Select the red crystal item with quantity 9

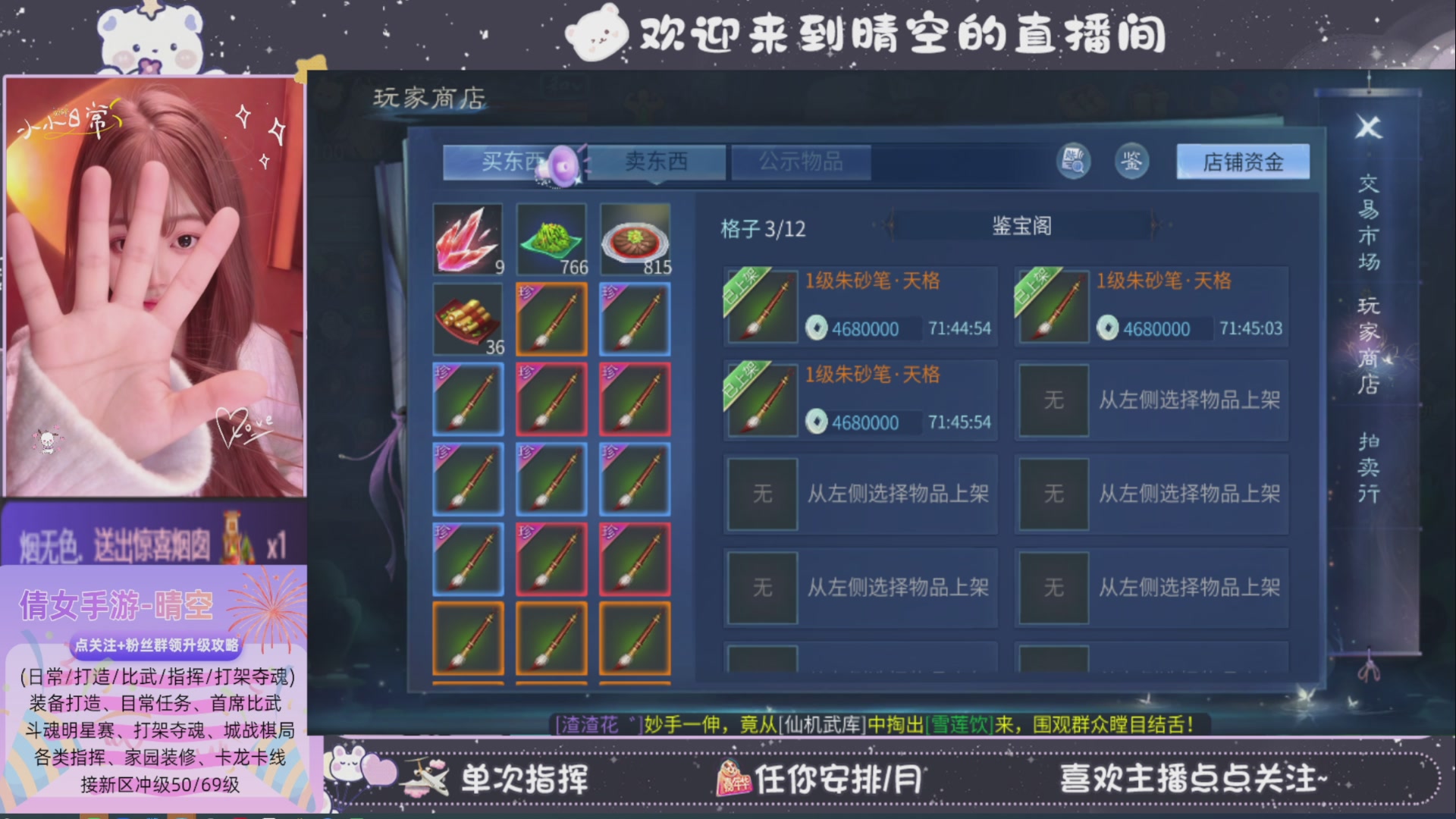pos(467,237)
